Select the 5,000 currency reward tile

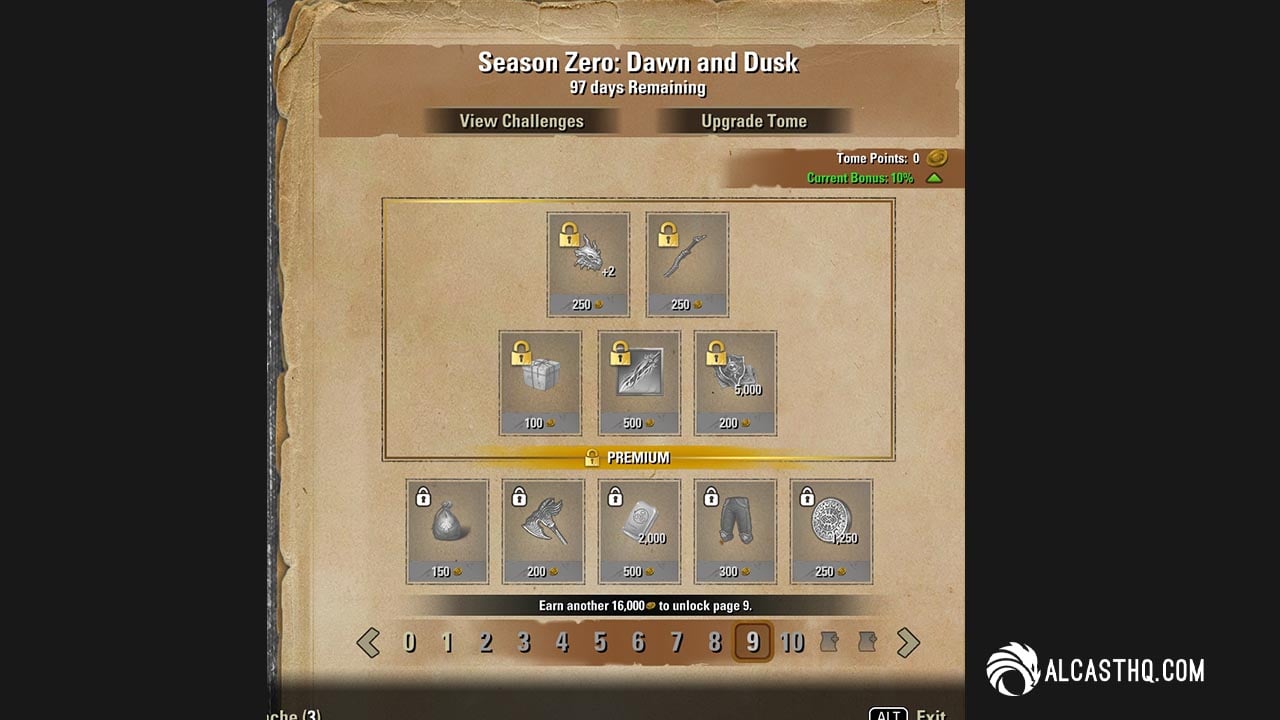click(735, 383)
